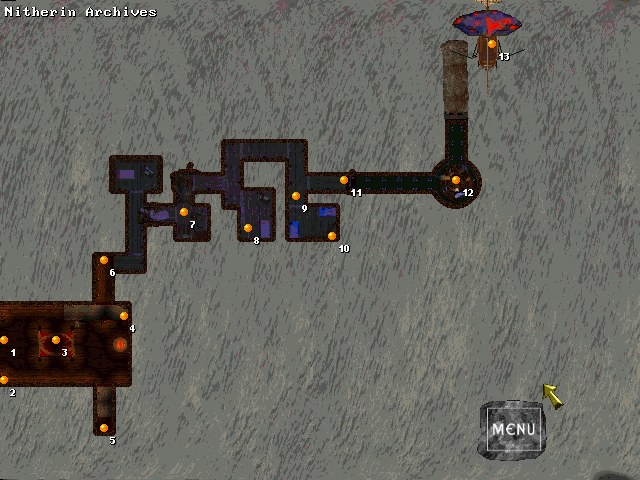Select map location marker 2
The height and width of the screenshot is (480, 640).
point(4,380)
